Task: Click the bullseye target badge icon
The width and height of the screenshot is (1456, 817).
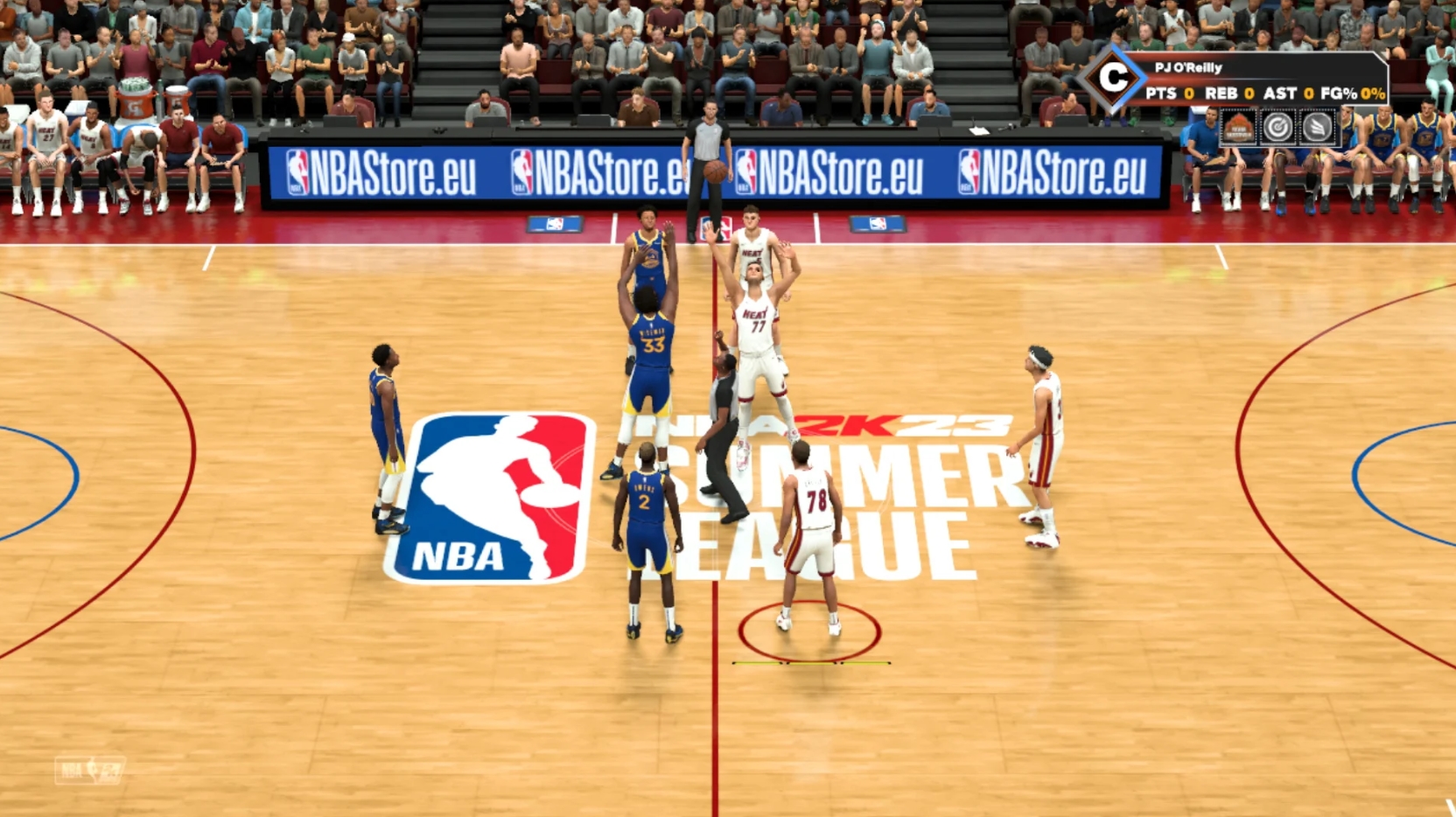Action: click(x=1278, y=128)
